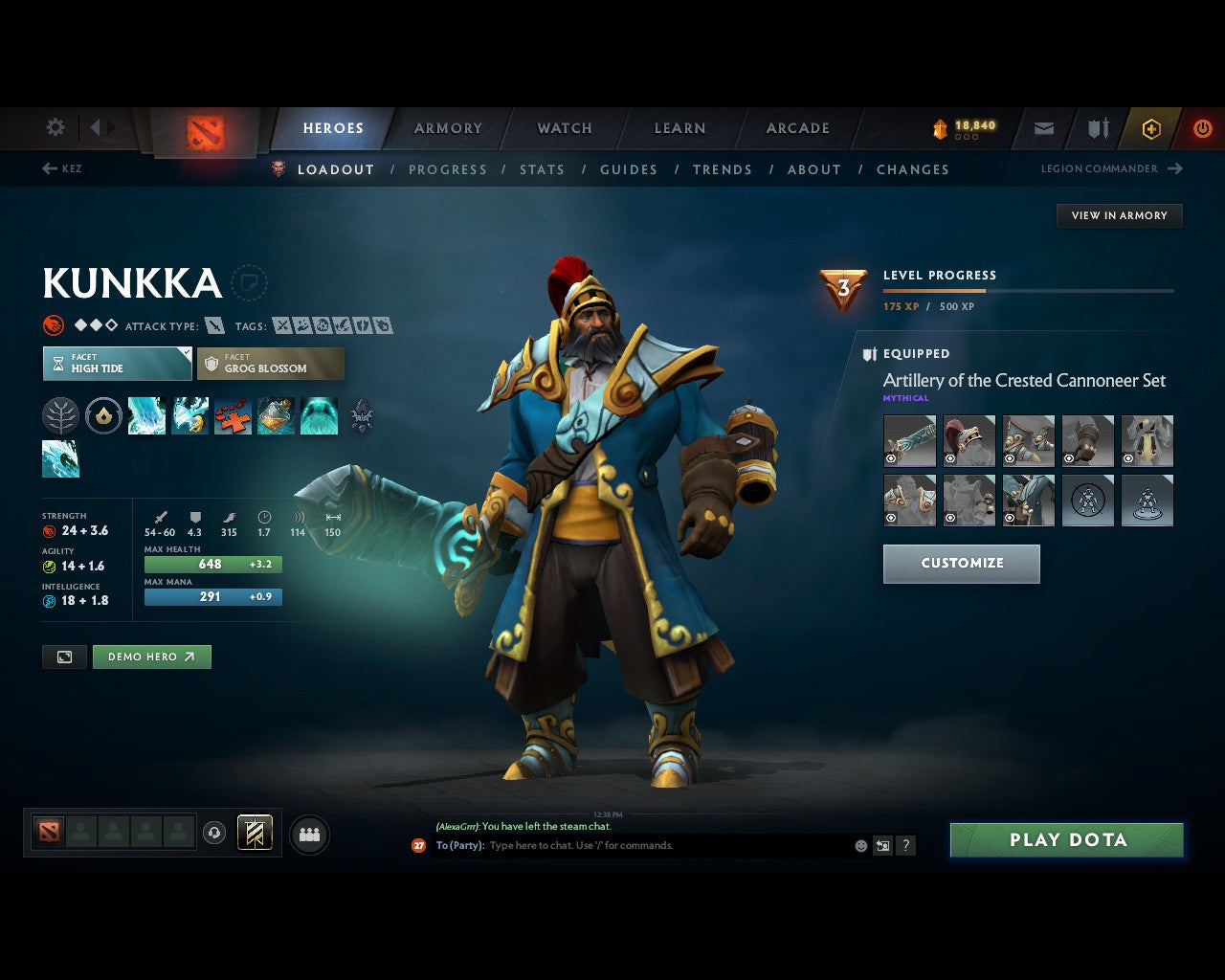Select the Torrent ability icon
This screenshot has height=980, width=1225.
pyautogui.click(x=146, y=415)
